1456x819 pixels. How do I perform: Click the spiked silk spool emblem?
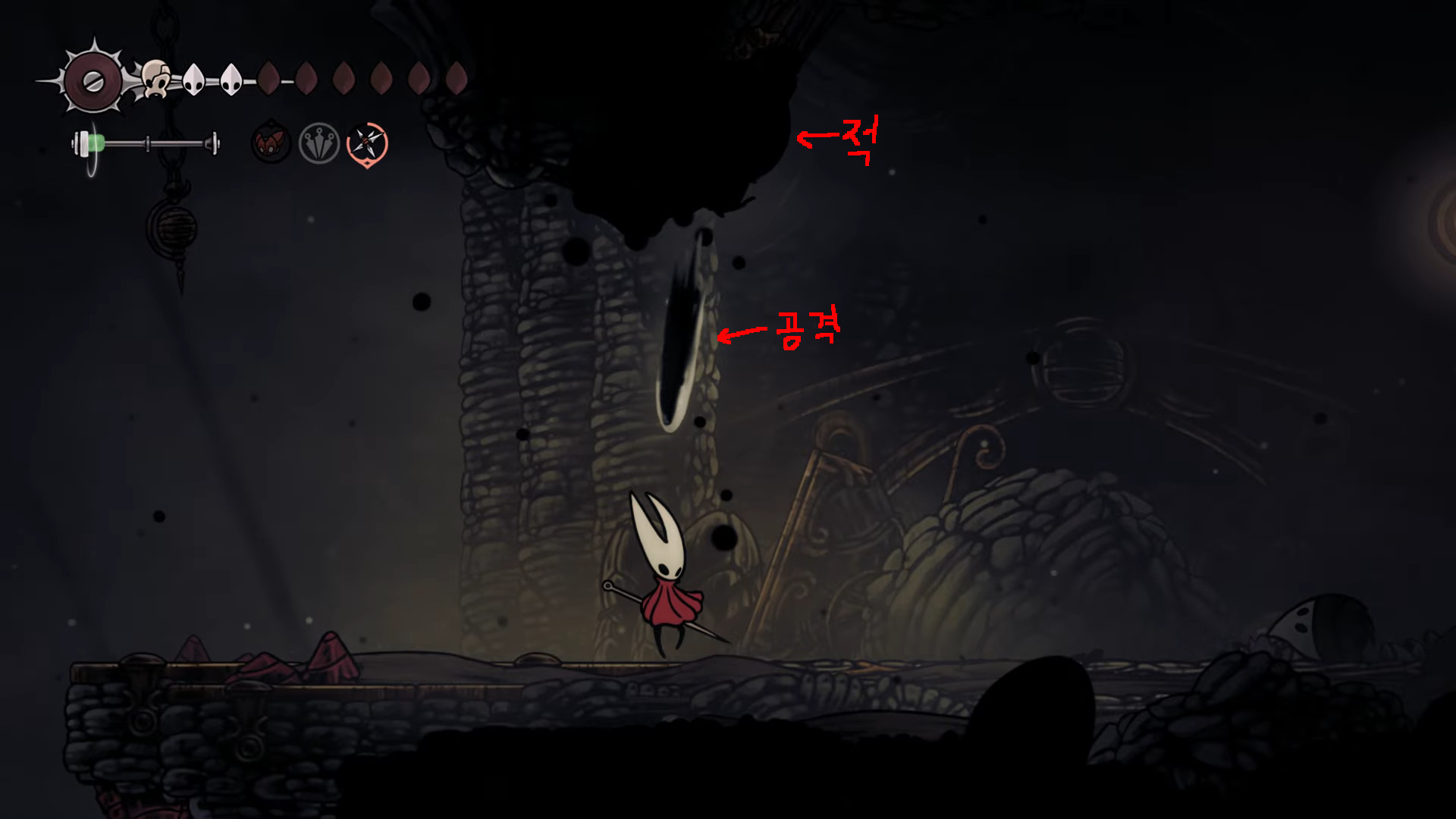93,81
